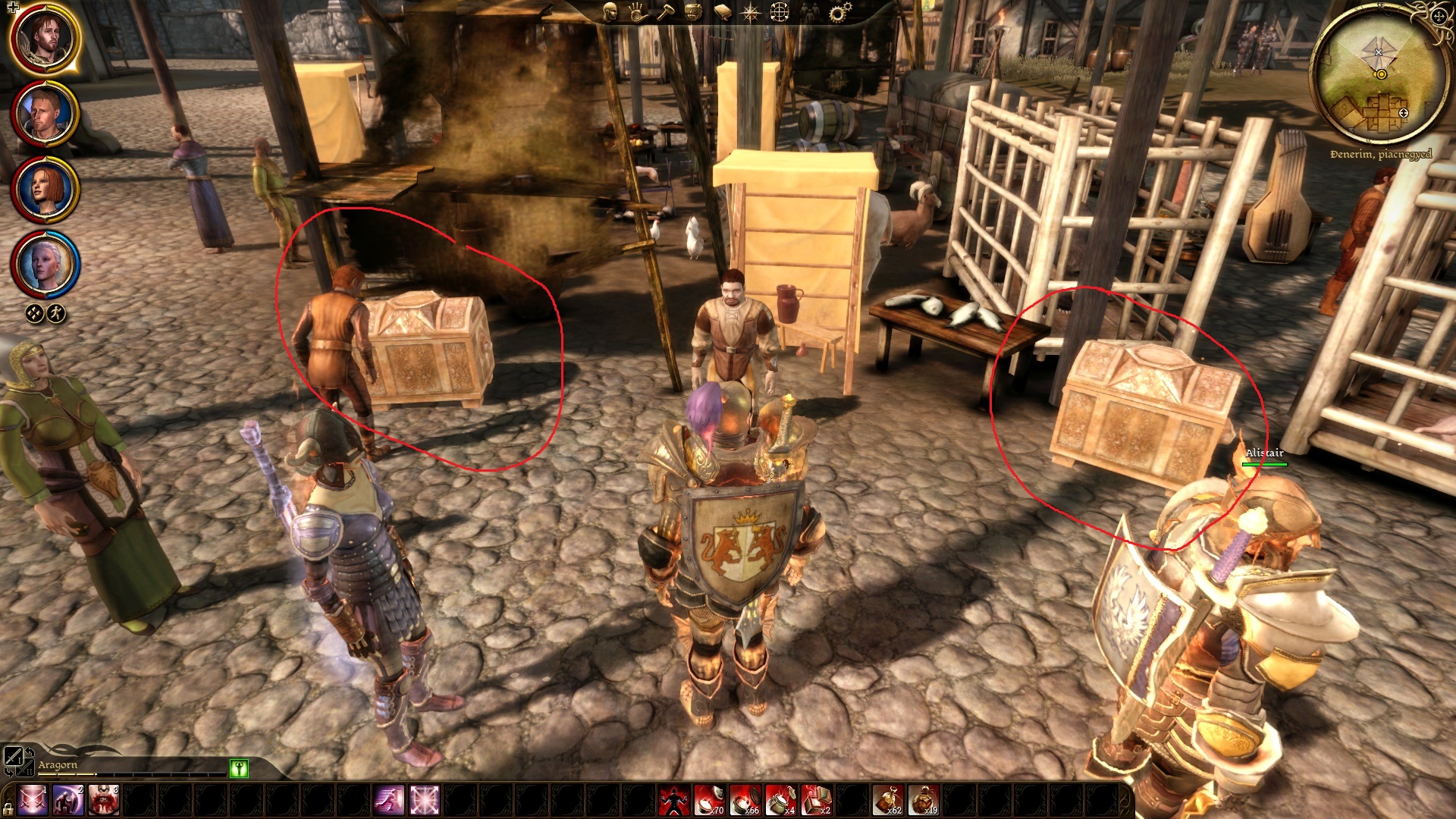Select the top party member portrait
This screenshot has height=819, width=1456.
[45, 39]
